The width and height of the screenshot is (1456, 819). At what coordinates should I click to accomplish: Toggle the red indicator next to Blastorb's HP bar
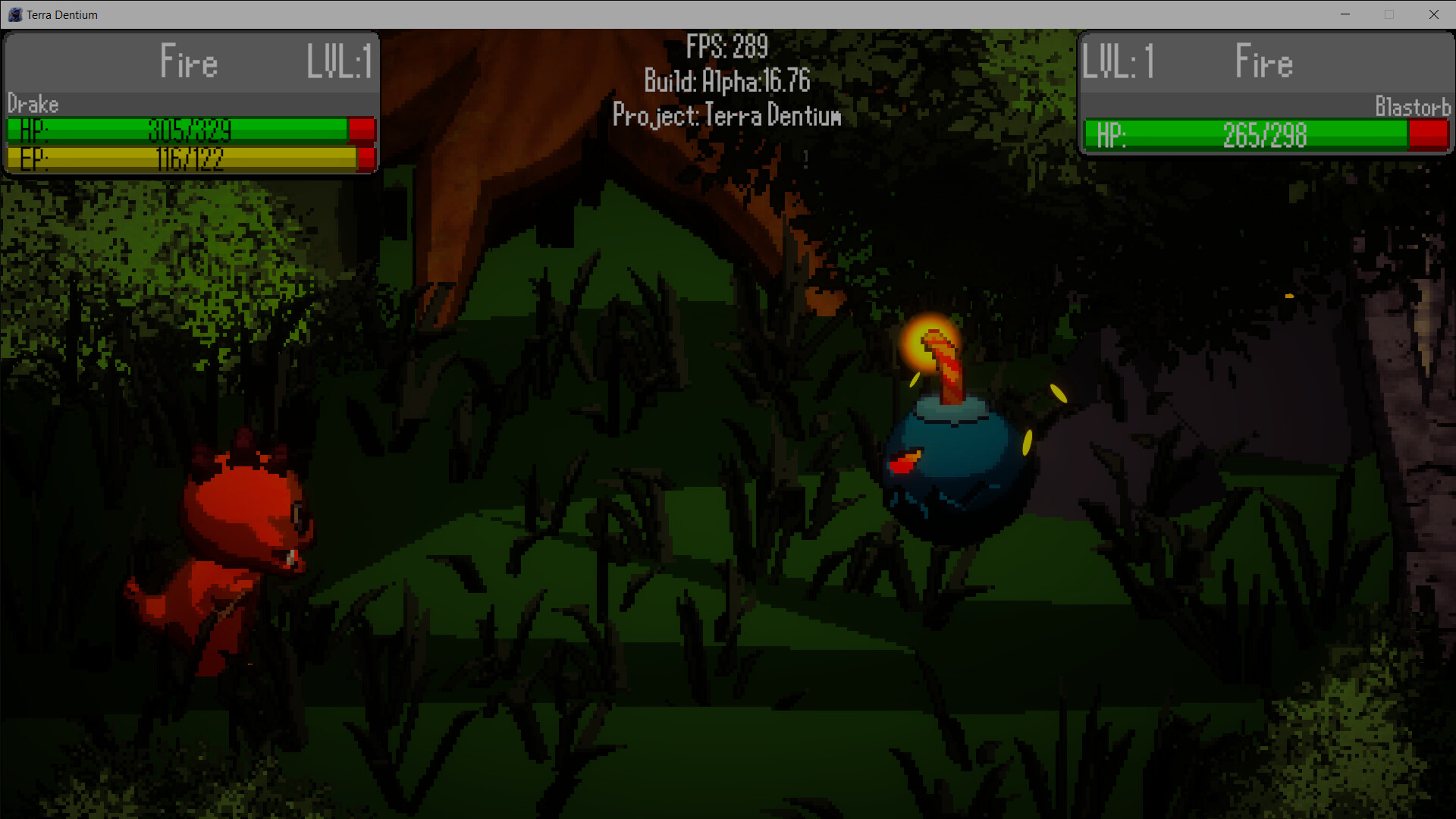1429,134
